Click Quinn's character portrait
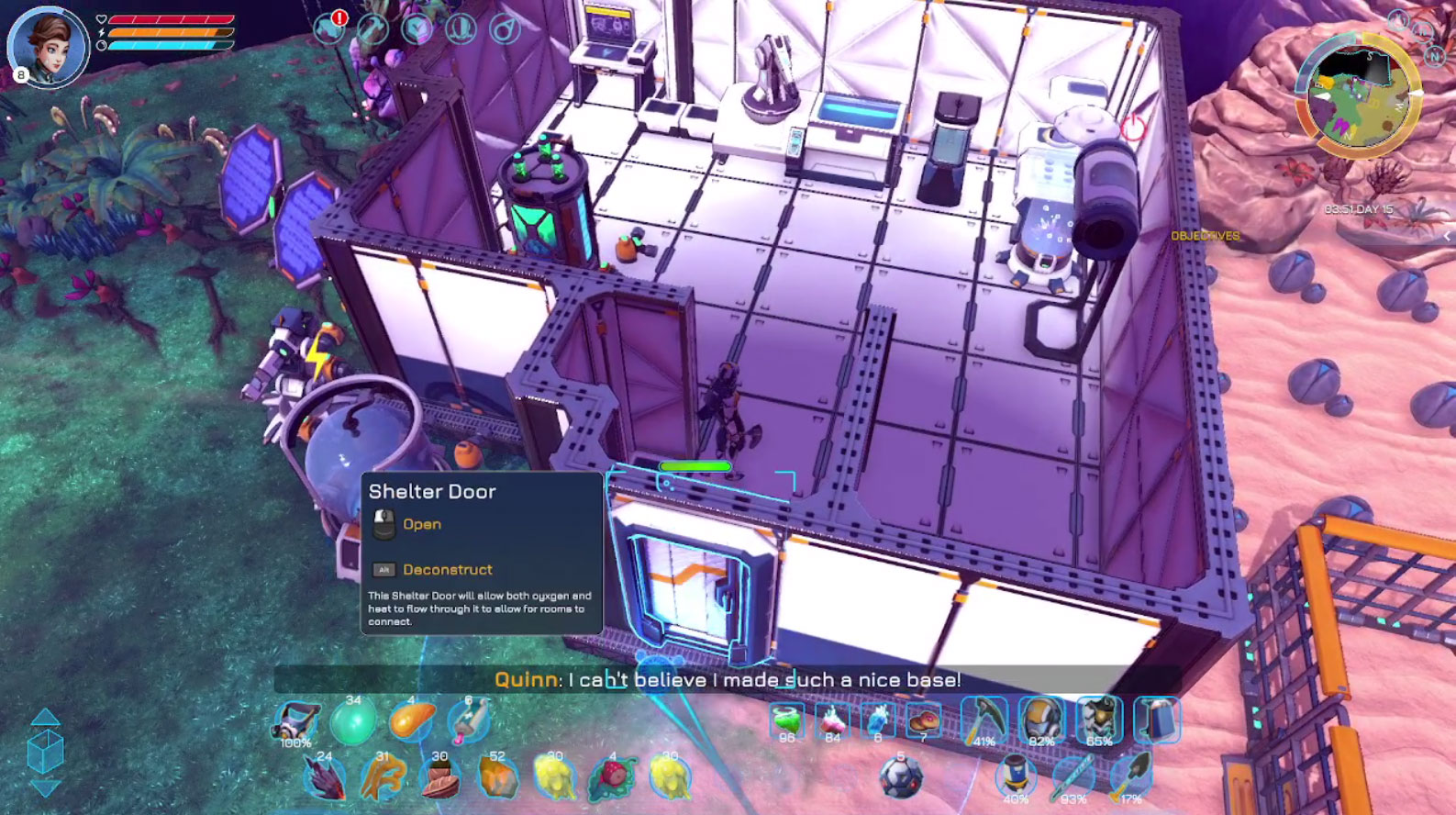 click(48, 46)
